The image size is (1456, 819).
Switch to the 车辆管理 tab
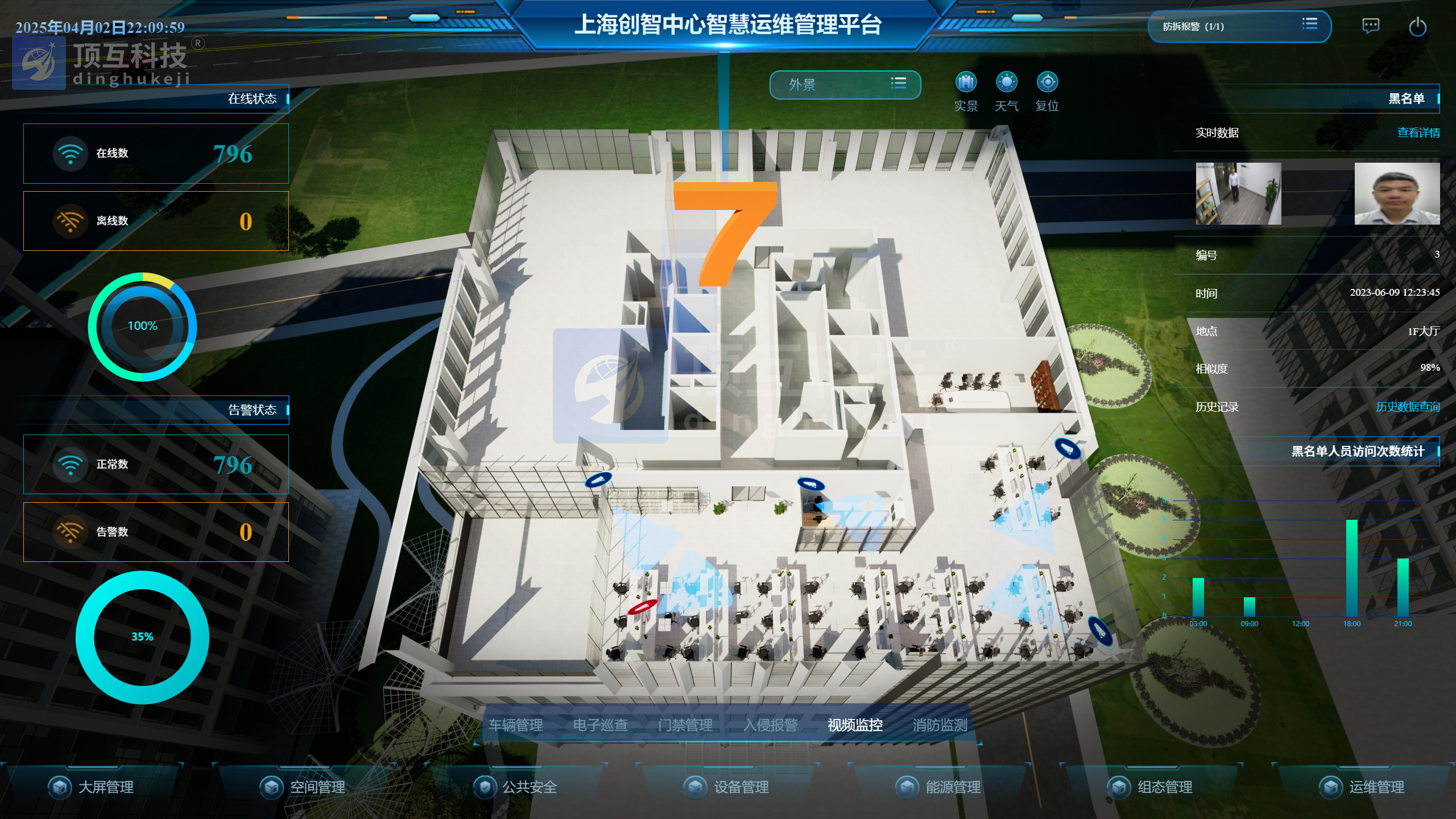516,725
